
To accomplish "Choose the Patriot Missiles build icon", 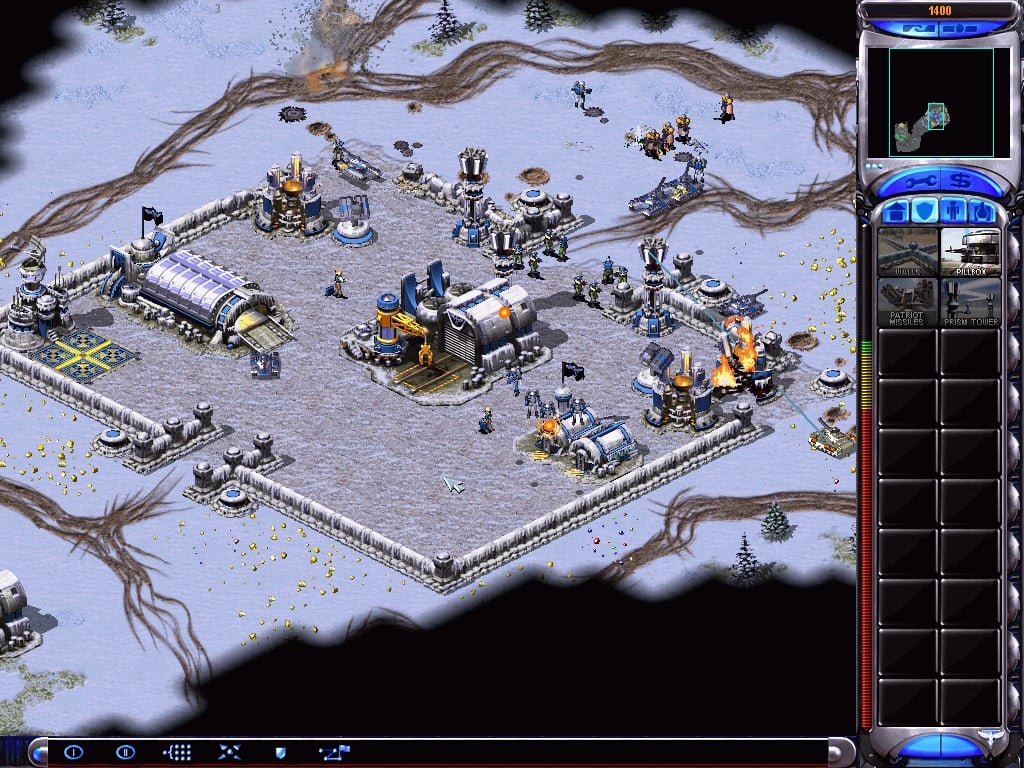I will [907, 301].
